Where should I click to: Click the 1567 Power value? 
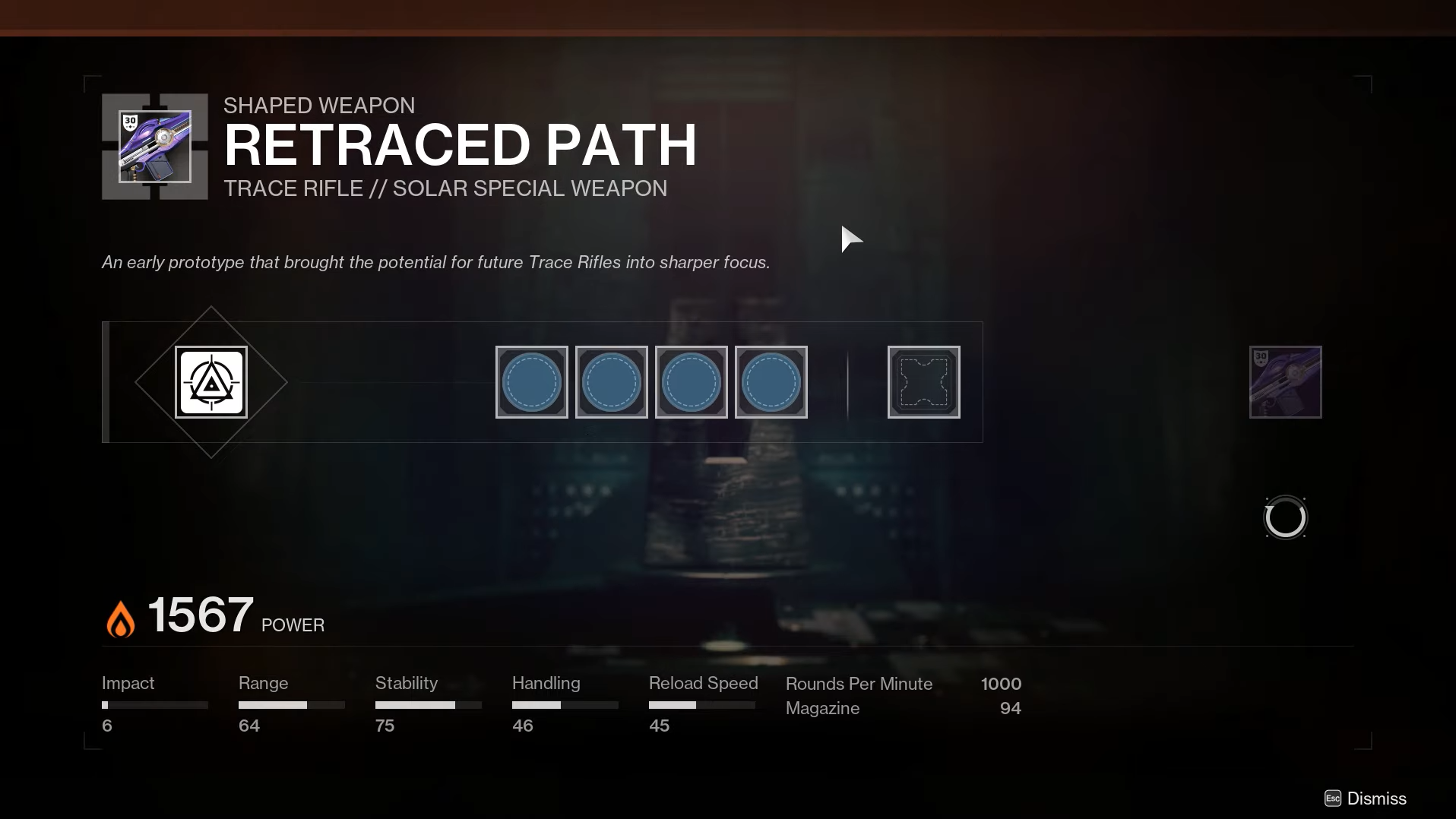point(200,614)
